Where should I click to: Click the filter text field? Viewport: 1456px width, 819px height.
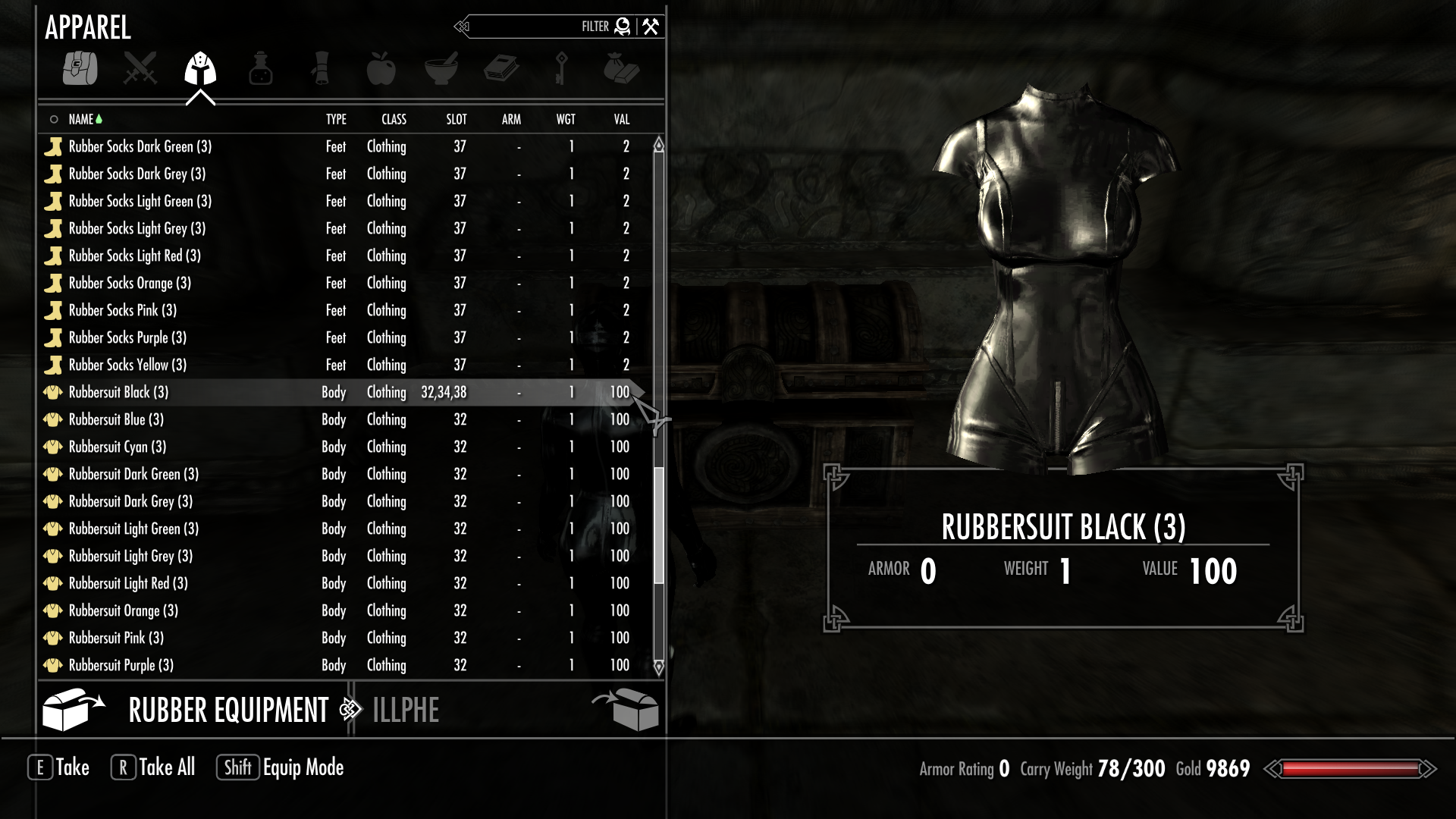coord(531,27)
